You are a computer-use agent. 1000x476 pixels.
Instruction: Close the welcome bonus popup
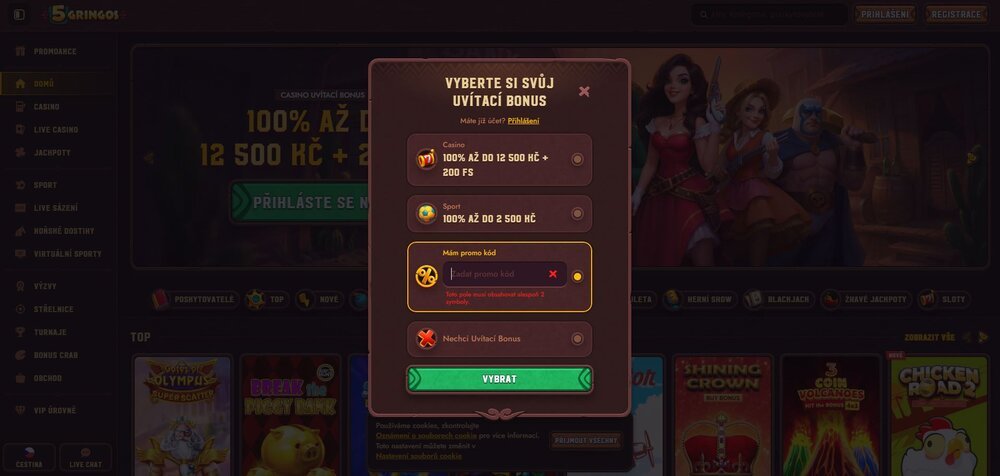tap(584, 92)
